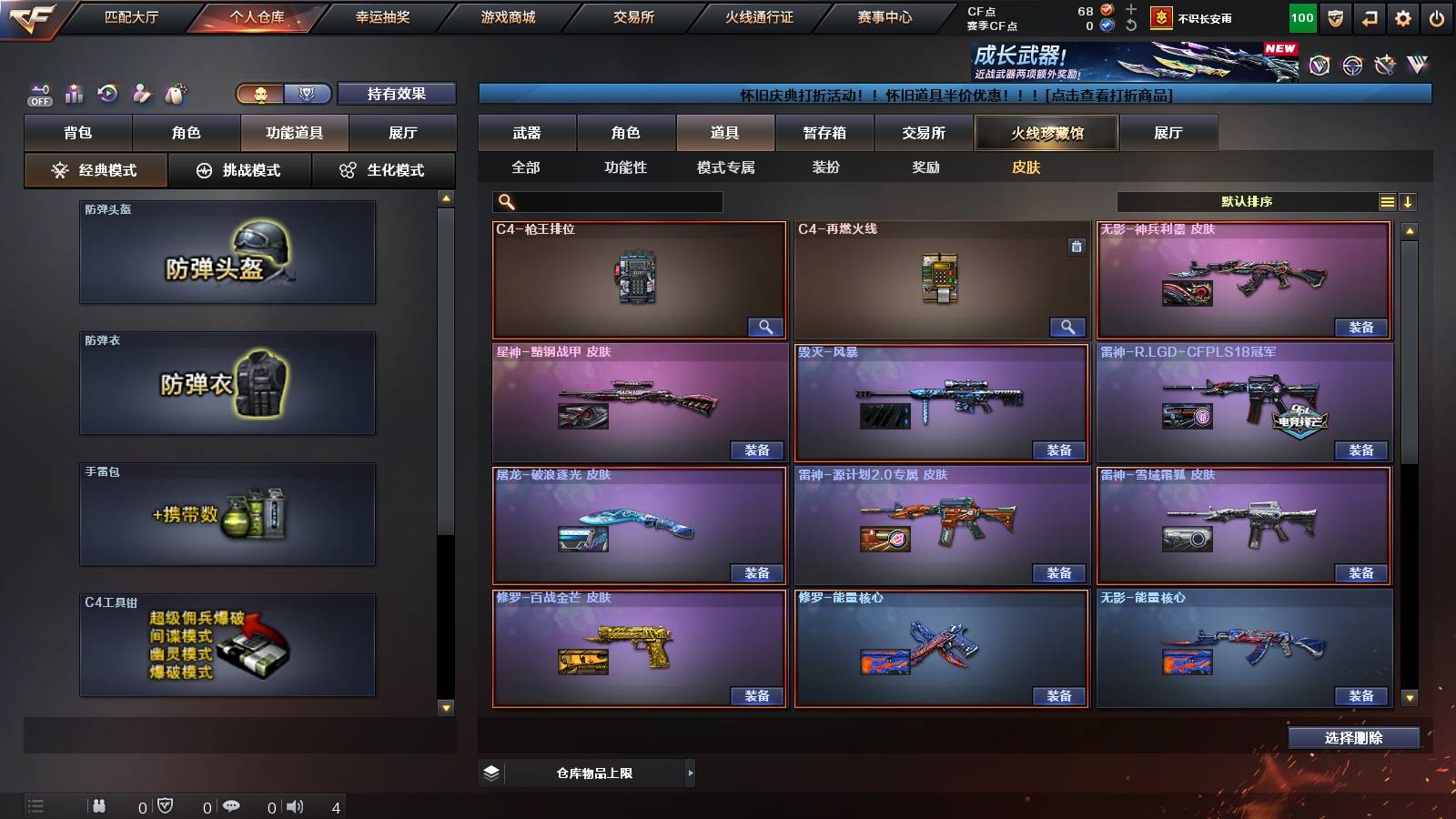The image size is (1456, 819).
Task: Open the settings gear icon
Action: pos(1402,17)
